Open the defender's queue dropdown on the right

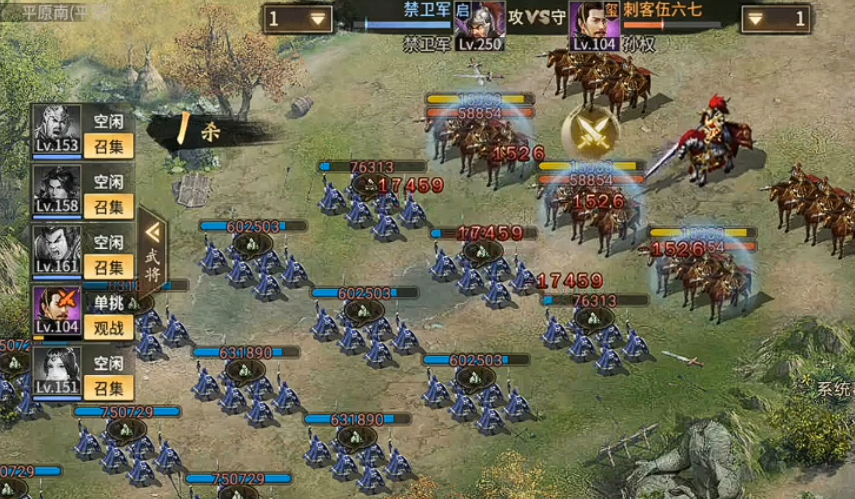pos(774,18)
